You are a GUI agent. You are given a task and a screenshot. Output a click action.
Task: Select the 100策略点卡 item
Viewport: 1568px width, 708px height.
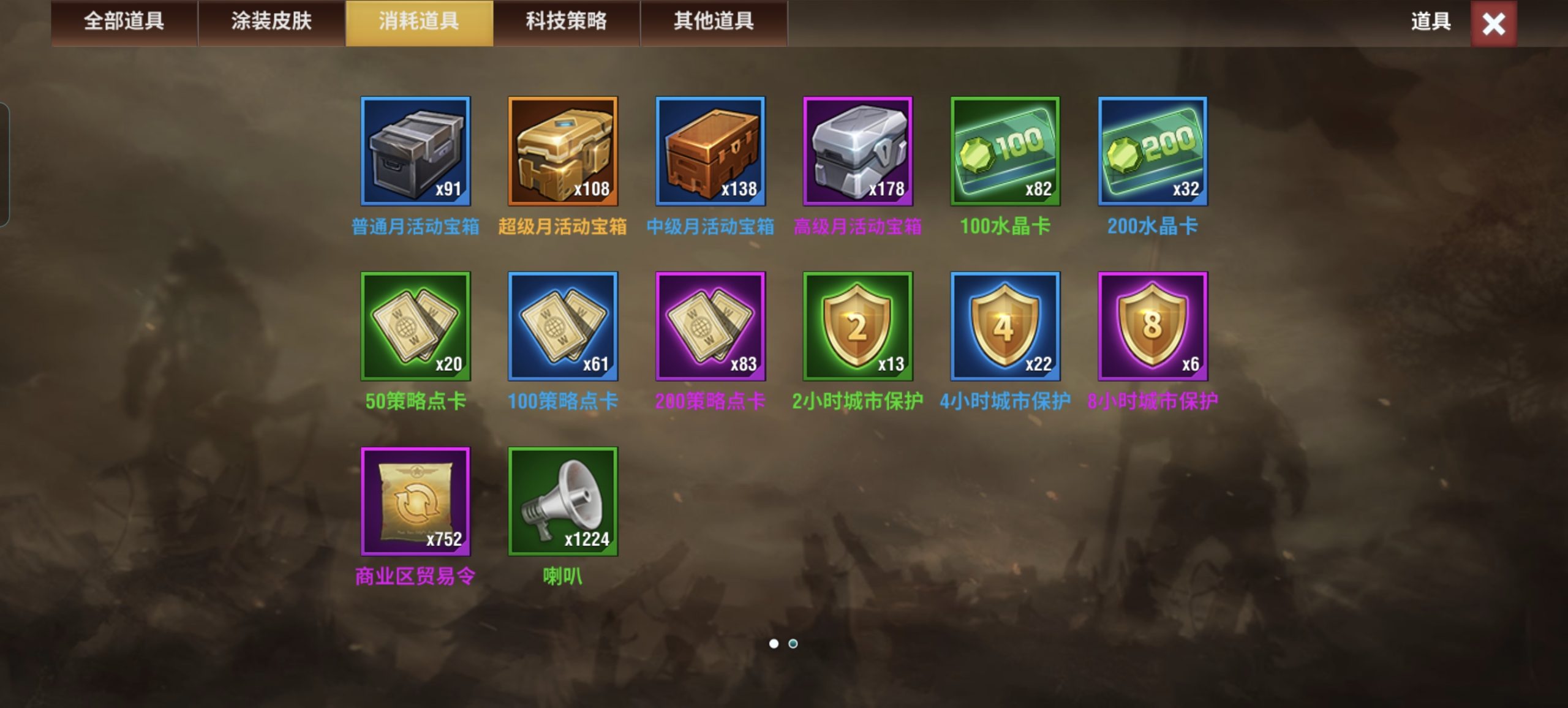pos(563,328)
